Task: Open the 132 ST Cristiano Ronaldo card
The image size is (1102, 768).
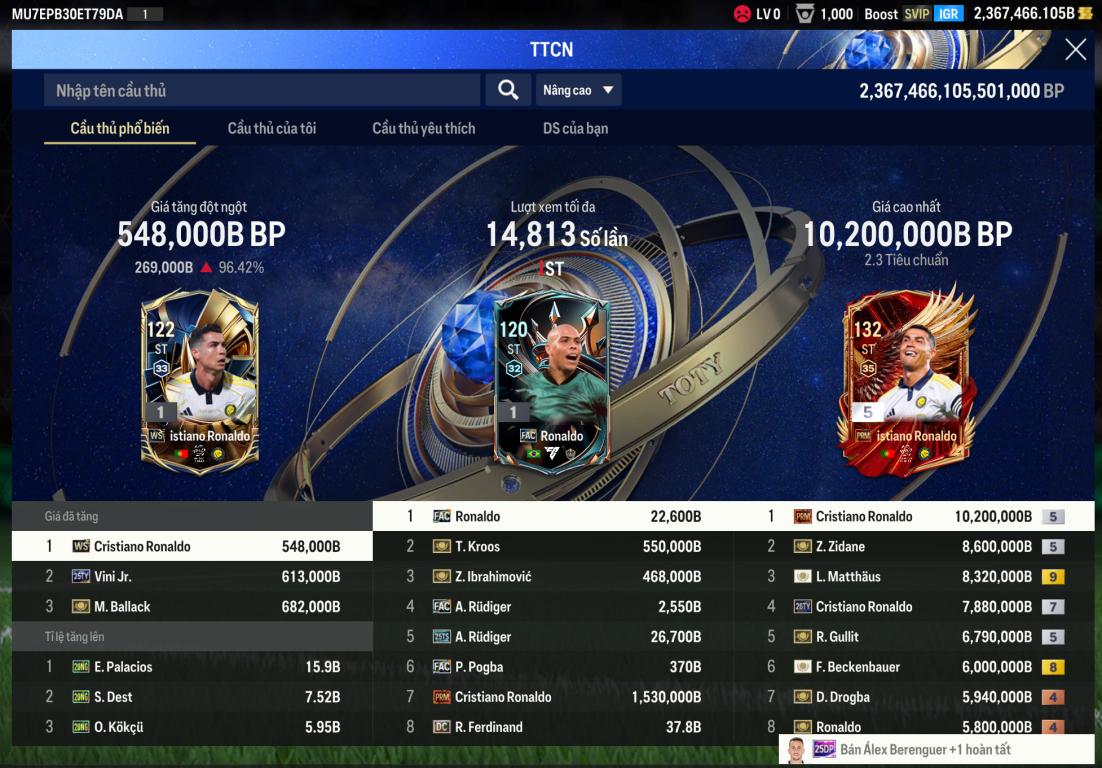Action: pos(906,380)
